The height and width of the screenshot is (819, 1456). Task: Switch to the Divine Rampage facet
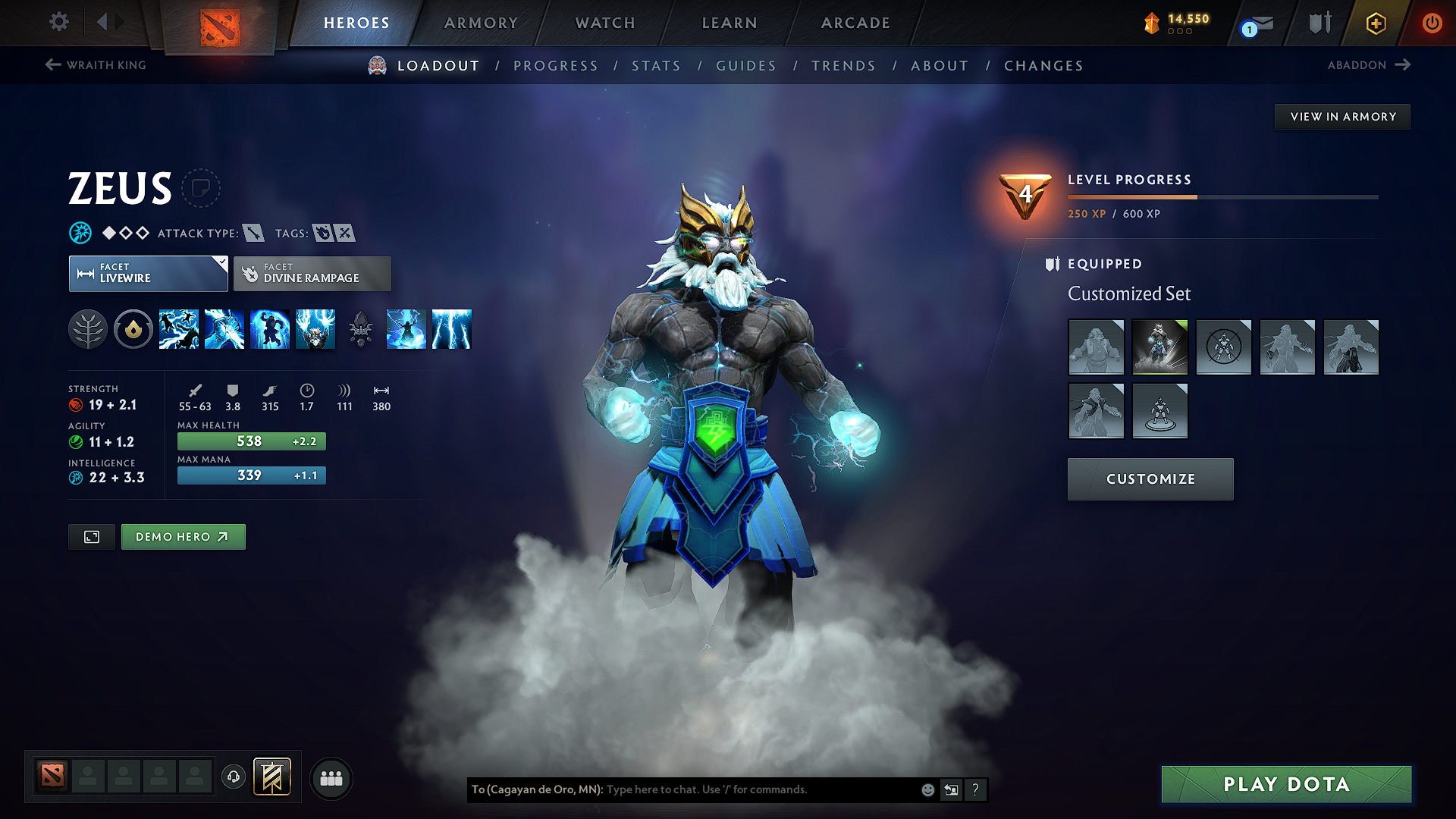312,273
